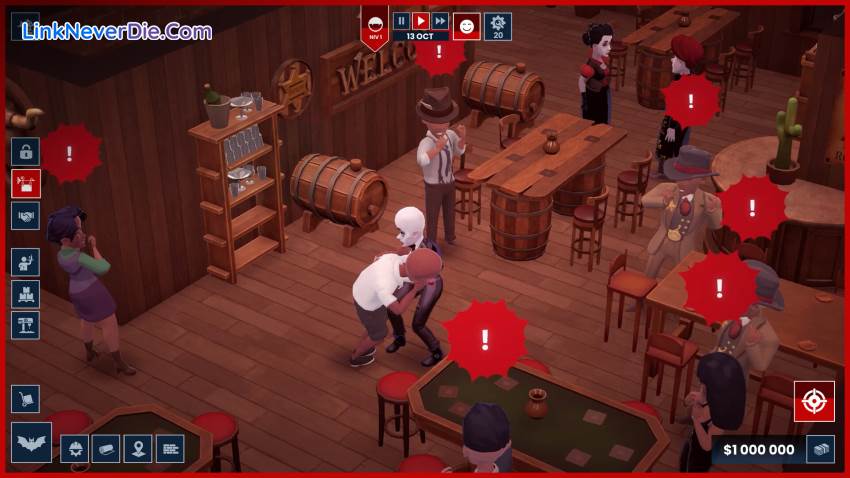
Task: Switch to fast-forward speed
Action: point(440,20)
